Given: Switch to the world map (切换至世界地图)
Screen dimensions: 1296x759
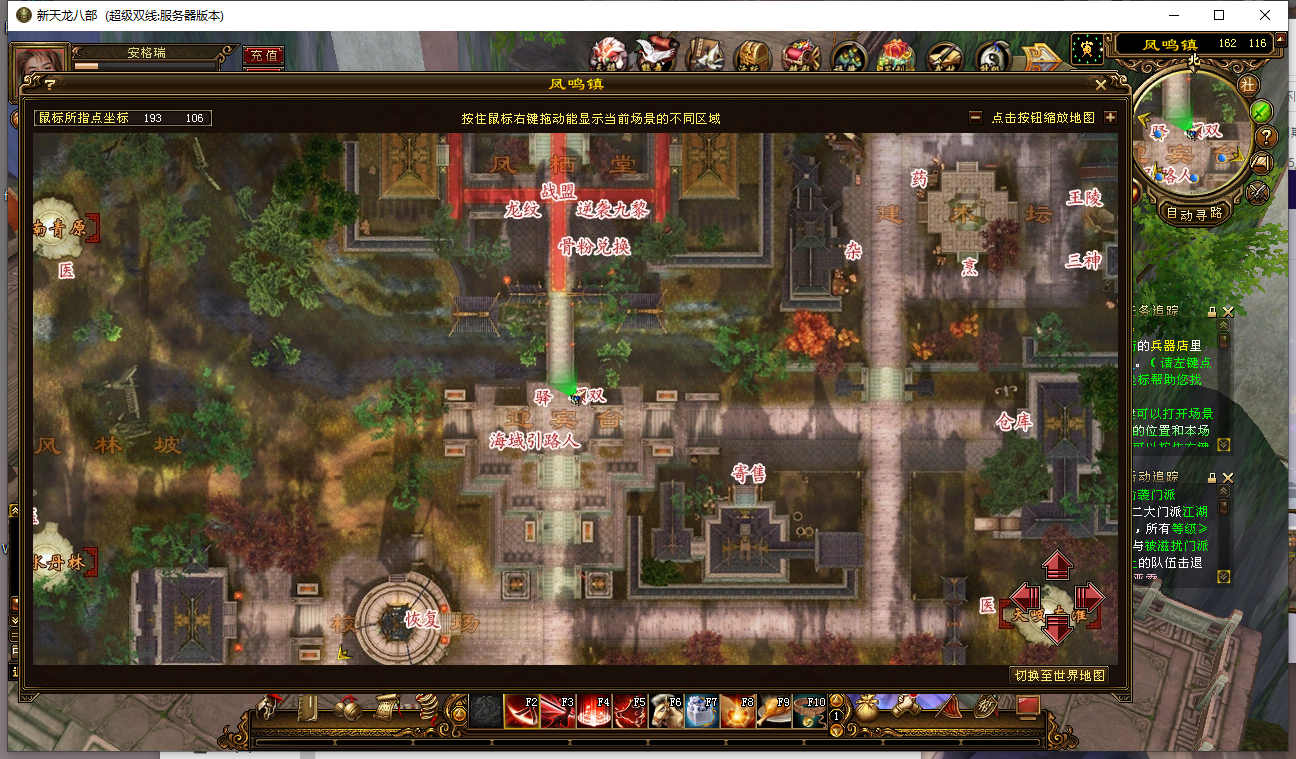Looking at the screenshot, I should pos(1059,675).
